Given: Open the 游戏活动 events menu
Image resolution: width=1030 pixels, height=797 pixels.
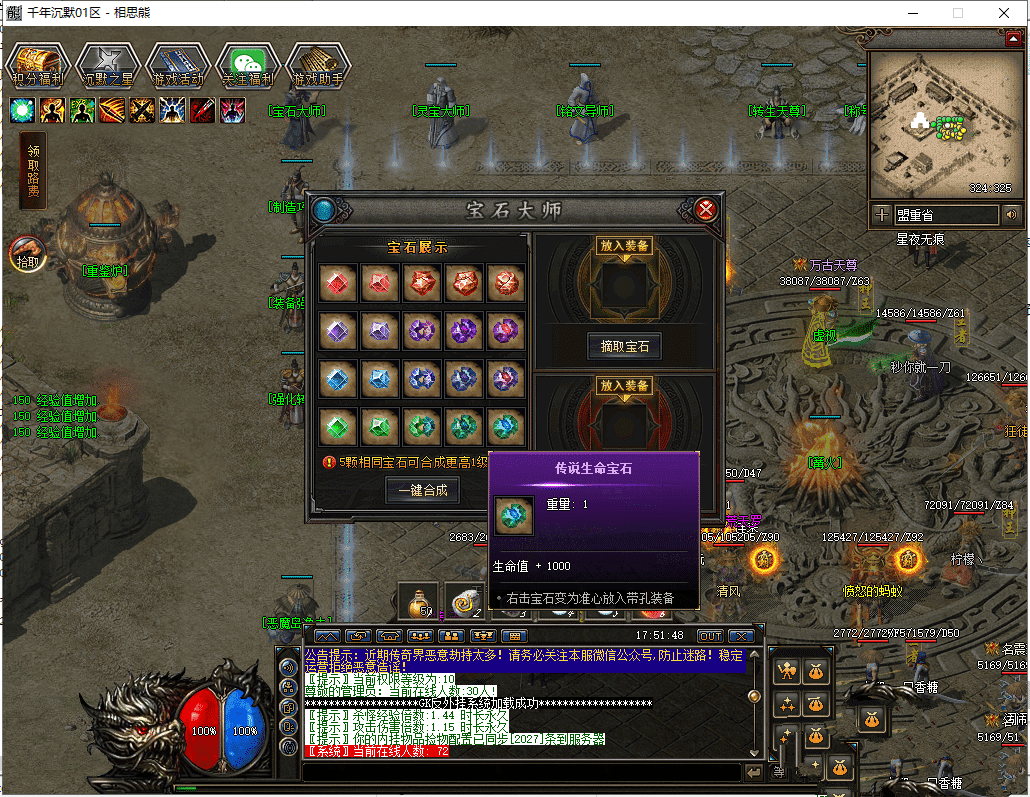Looking at the screenshot, I should pyautogui.click(x=178, y=66).
